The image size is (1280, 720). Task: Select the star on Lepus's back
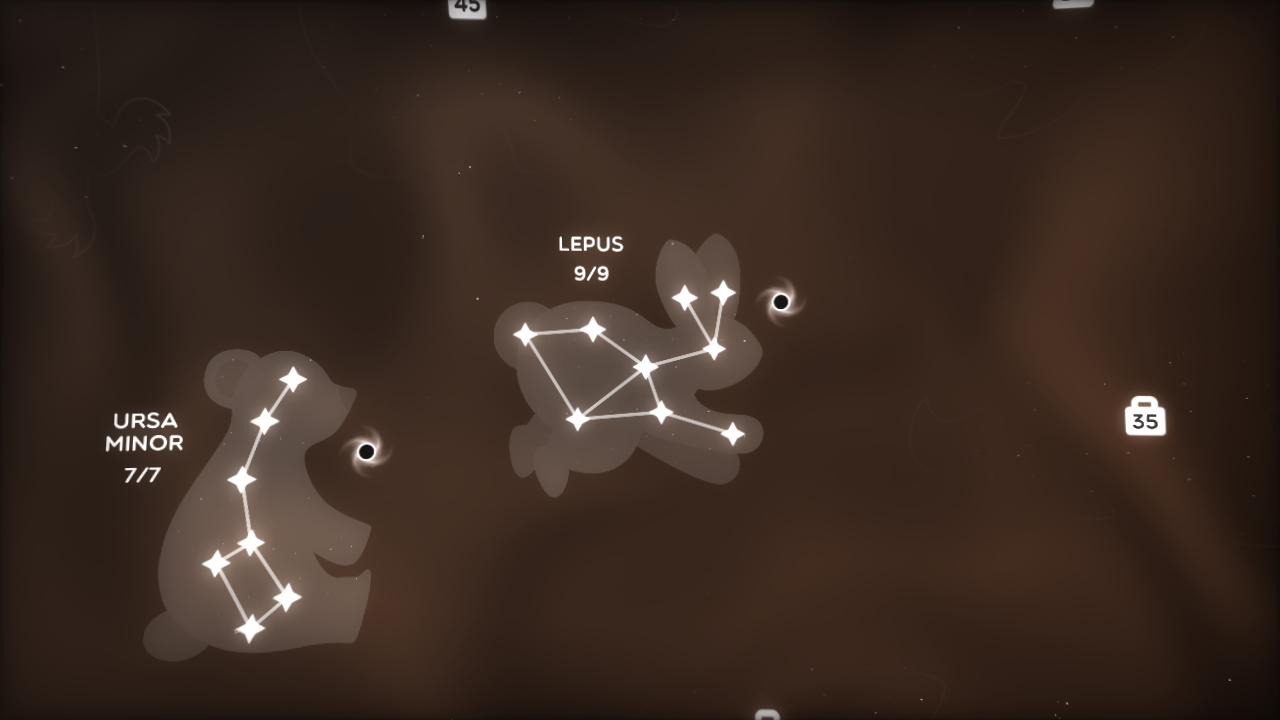pyautogui.click(x=594, y=327)
